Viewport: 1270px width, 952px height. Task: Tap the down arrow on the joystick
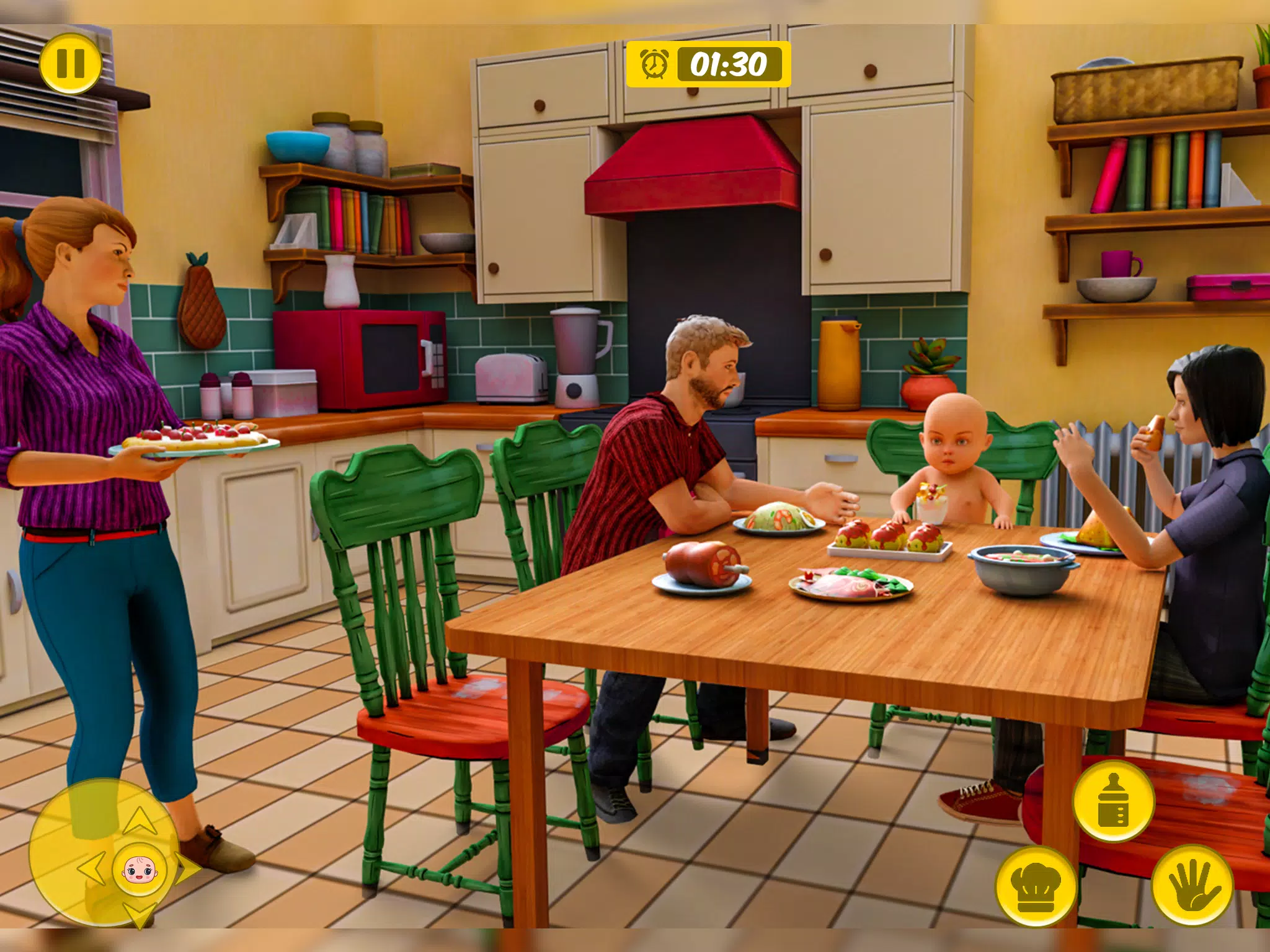139,914
